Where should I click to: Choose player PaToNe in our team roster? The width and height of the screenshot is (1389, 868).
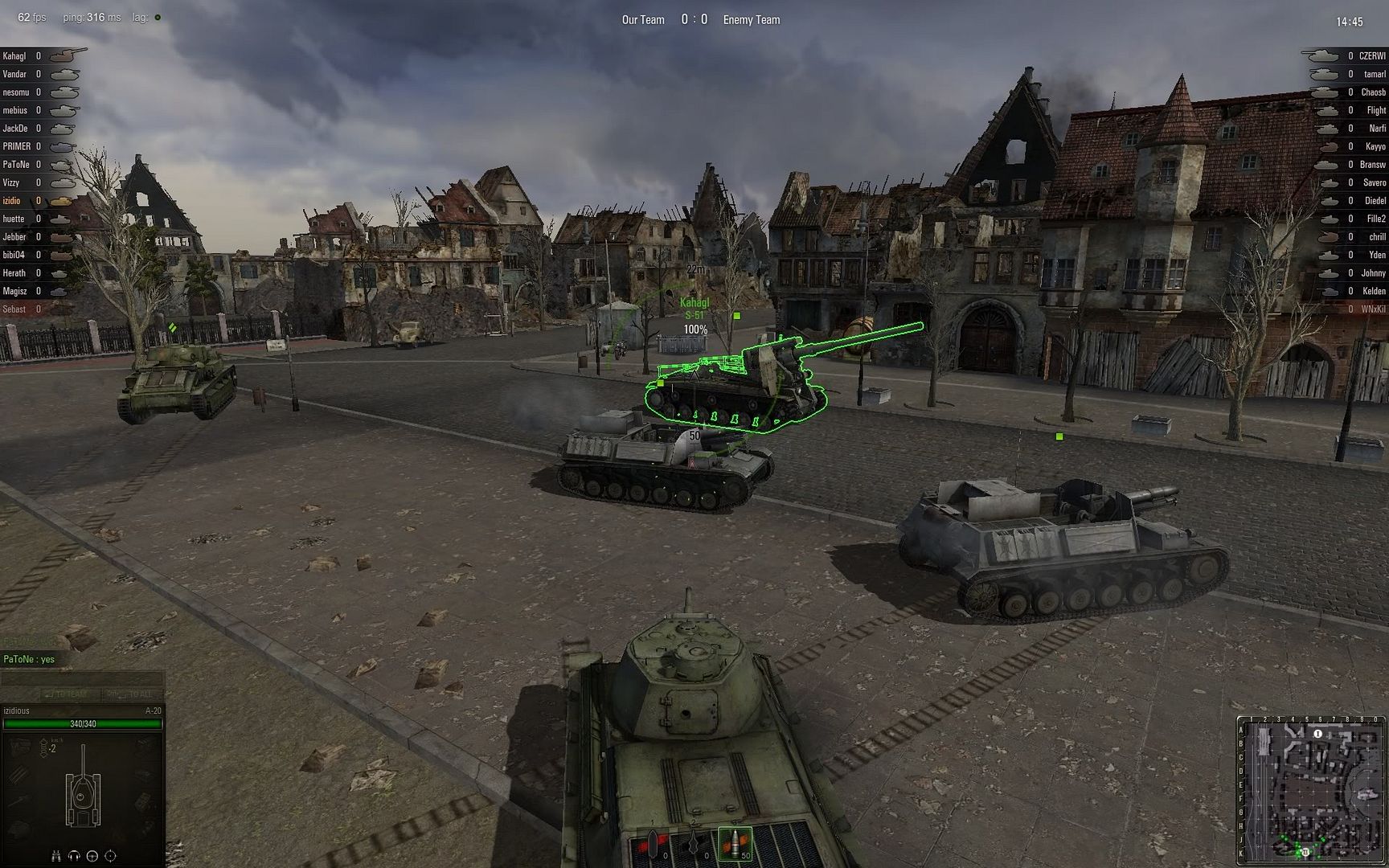pyautogui.click(x=16, y=165)
